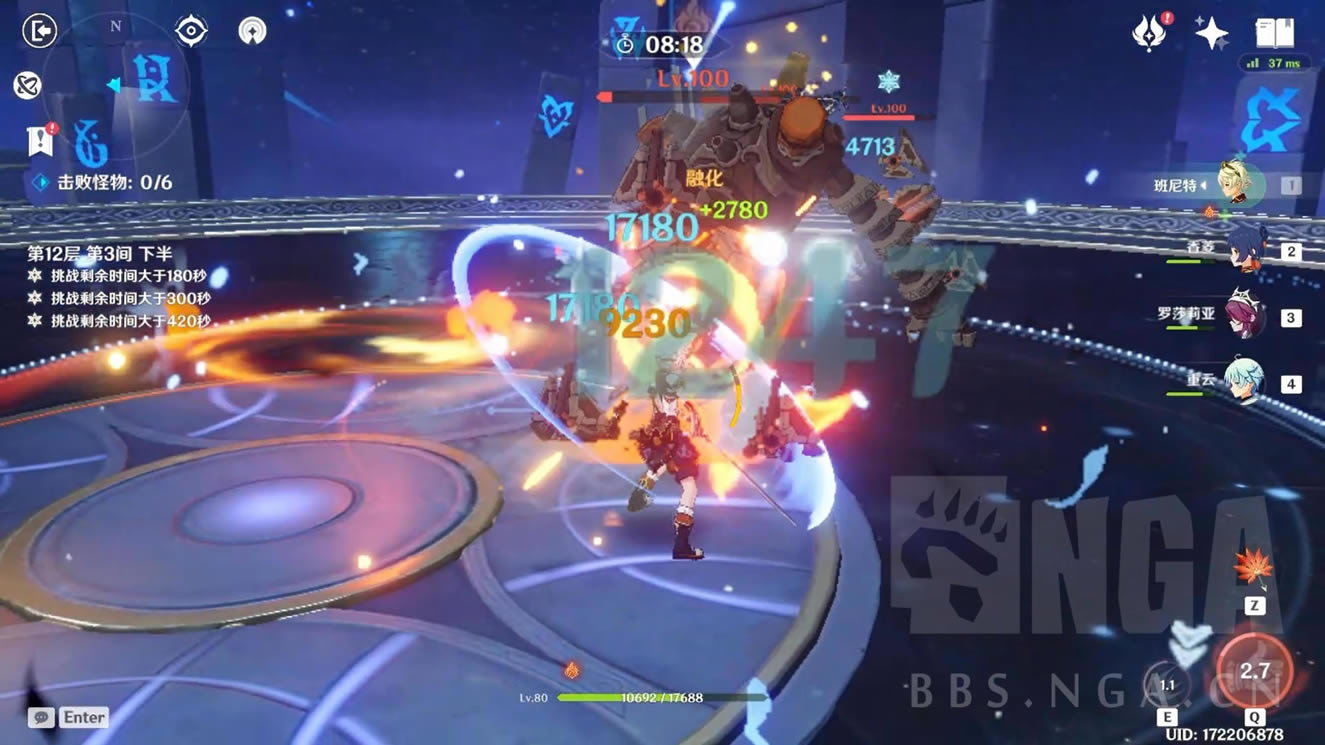Switch to party member 重云

click(x=1245, y=382)
